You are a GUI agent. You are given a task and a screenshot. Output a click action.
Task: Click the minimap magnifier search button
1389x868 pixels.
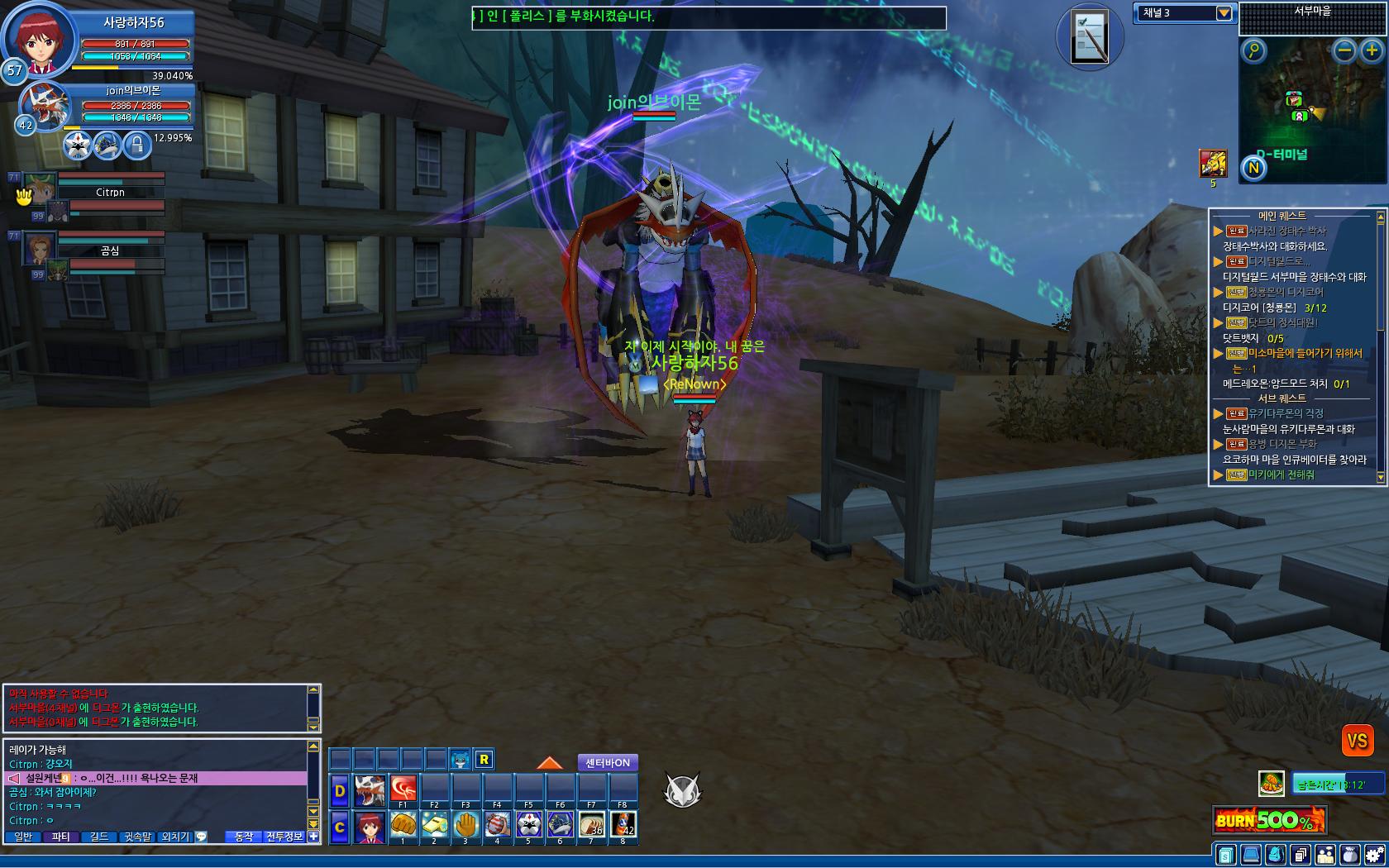click(x=1253, y=51)
